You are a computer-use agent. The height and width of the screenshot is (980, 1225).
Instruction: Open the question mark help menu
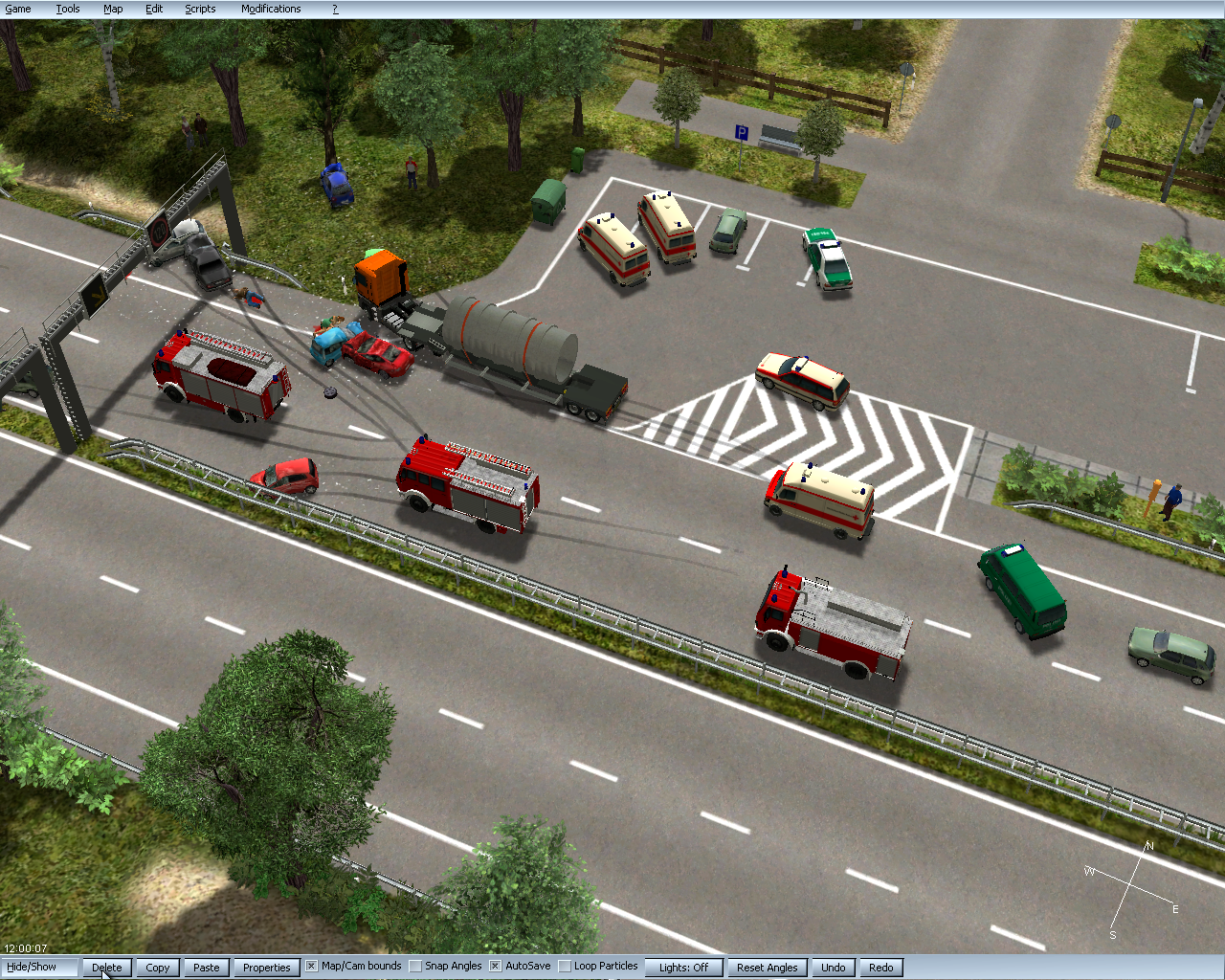(335, 9)
